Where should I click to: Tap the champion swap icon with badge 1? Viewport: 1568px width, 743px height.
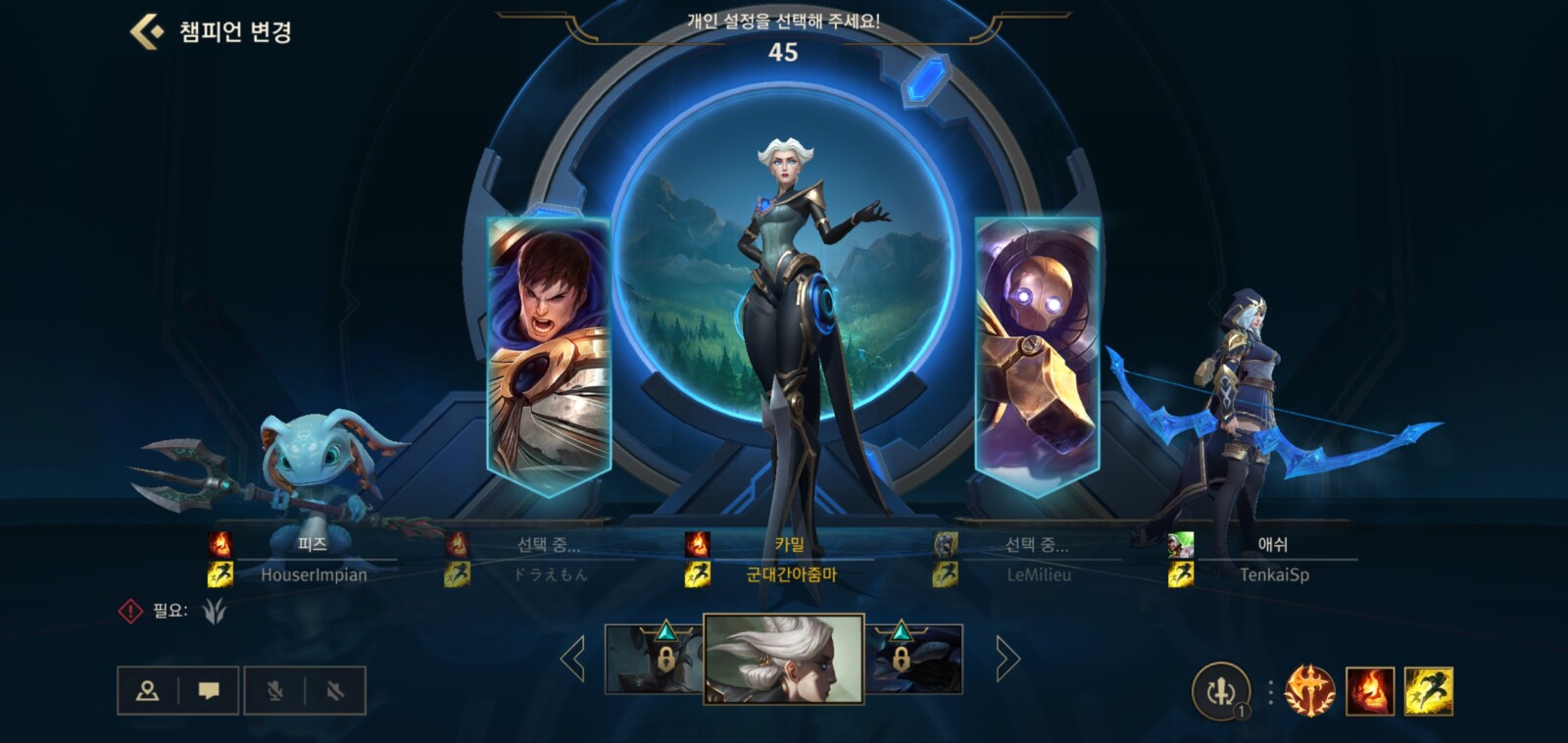[x=1220, y=692]
